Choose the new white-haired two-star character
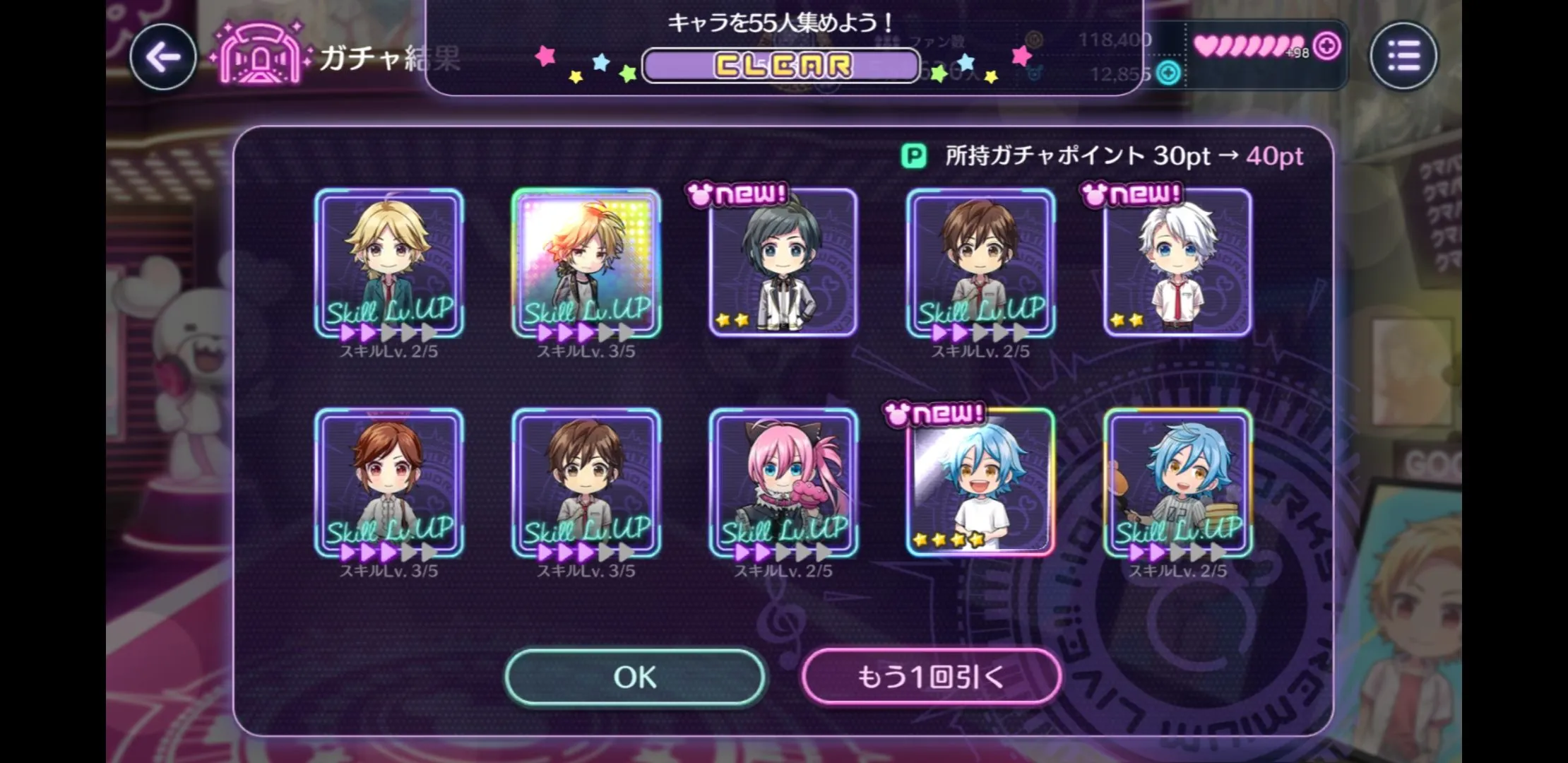1568x763 pixels. point(1177,263)
